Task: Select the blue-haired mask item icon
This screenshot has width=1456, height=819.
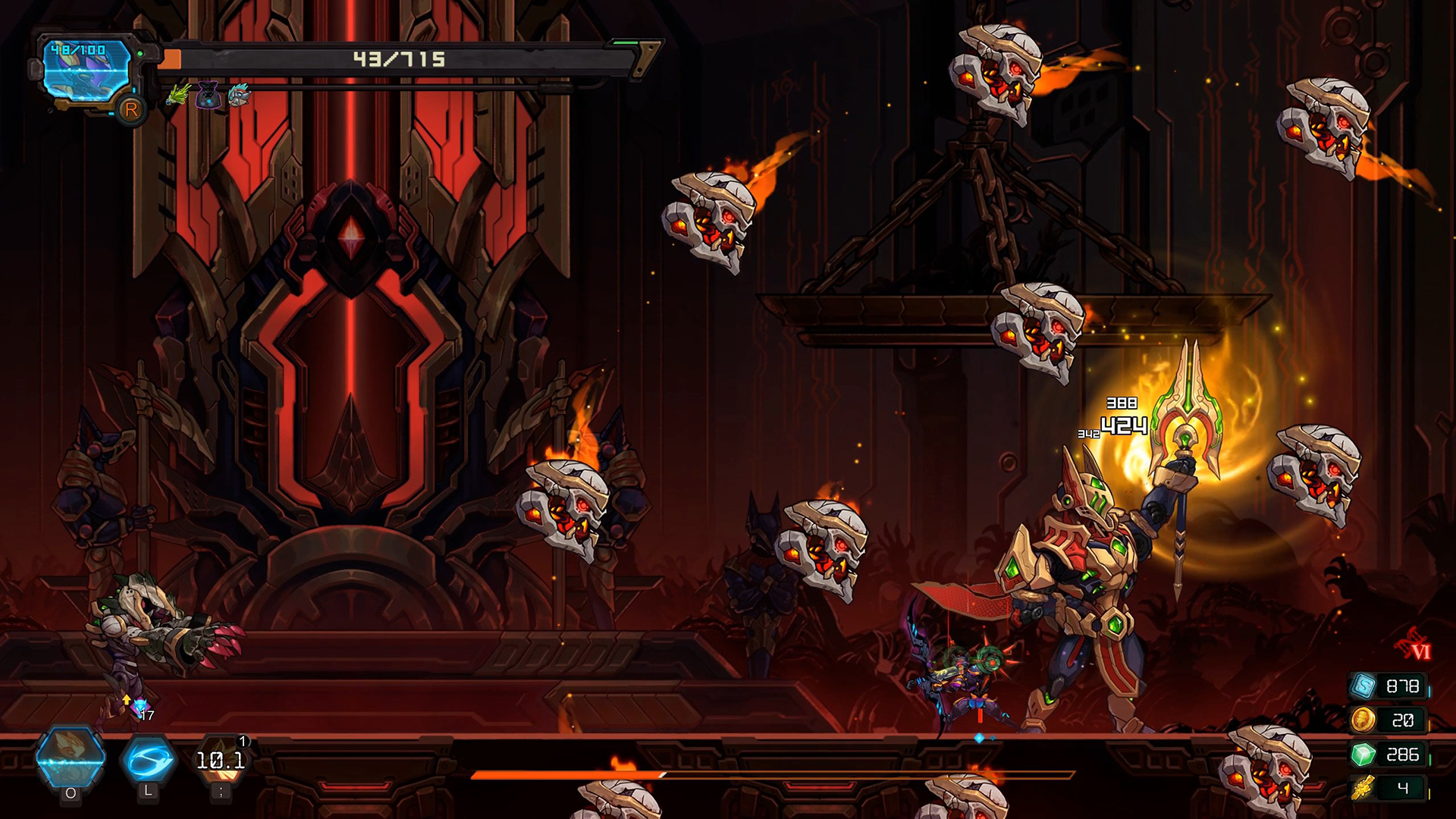Action: (239, 96)
